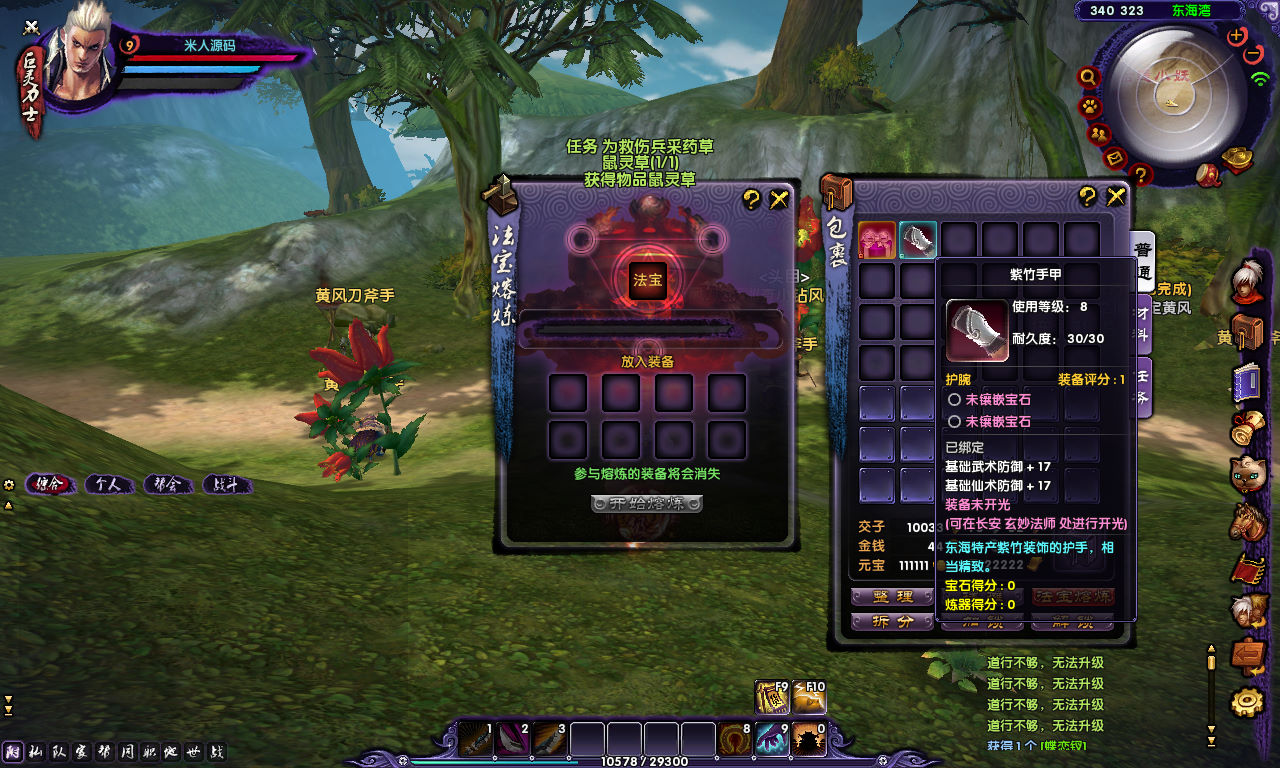
Task: Close the 法宝熔炼 smelting window
Action: (779, 200)
